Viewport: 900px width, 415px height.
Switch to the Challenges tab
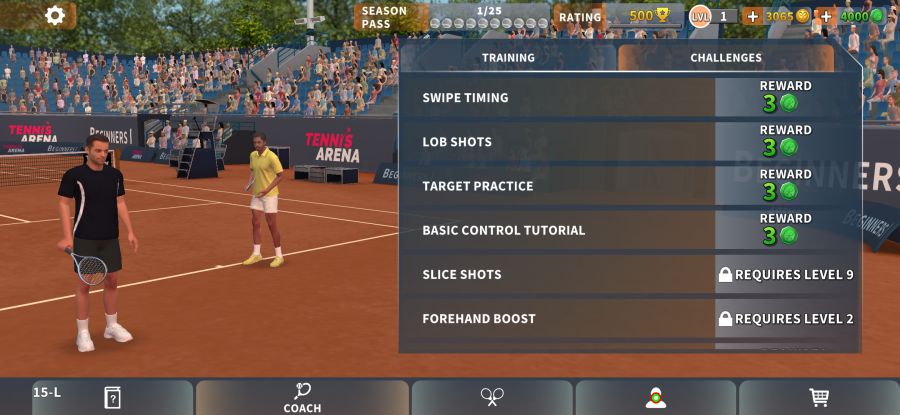click(x=726, y=58)
